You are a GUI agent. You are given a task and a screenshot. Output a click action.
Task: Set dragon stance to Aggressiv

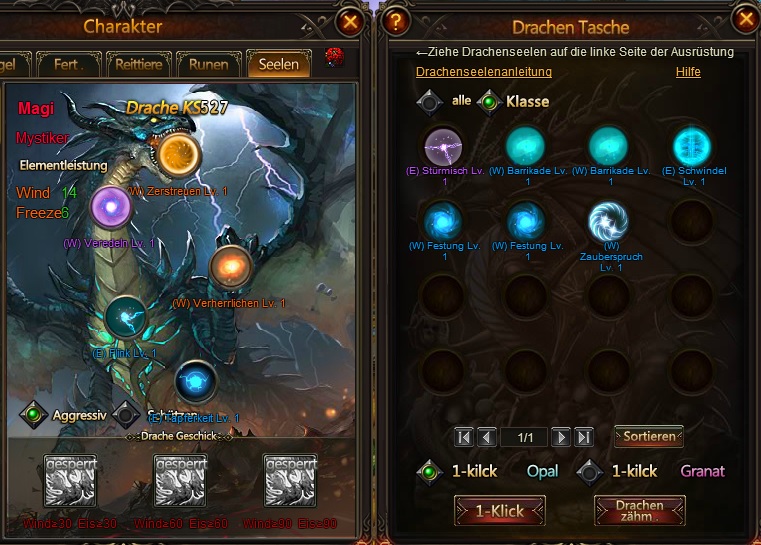pyautogui.click(x=34, y=413)
